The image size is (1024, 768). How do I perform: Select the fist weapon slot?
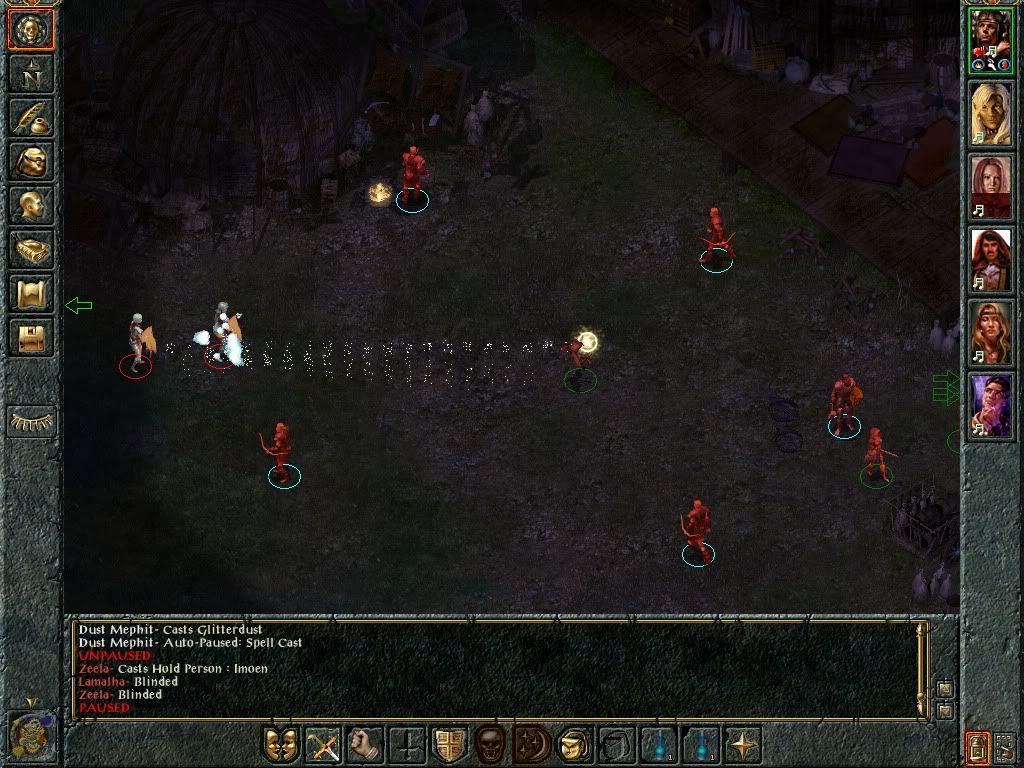(365, 745)
